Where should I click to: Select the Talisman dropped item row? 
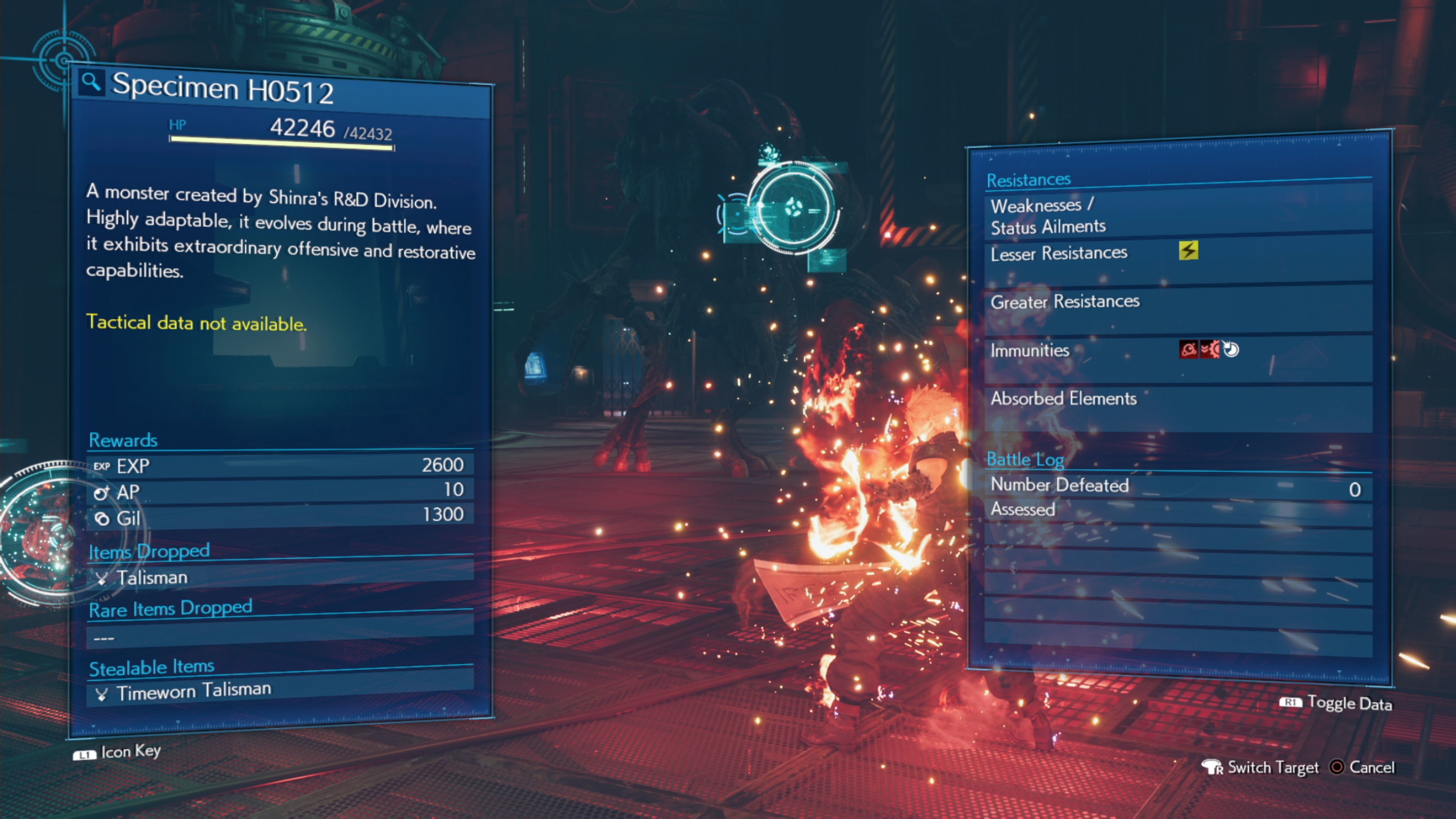coord(280,577)
